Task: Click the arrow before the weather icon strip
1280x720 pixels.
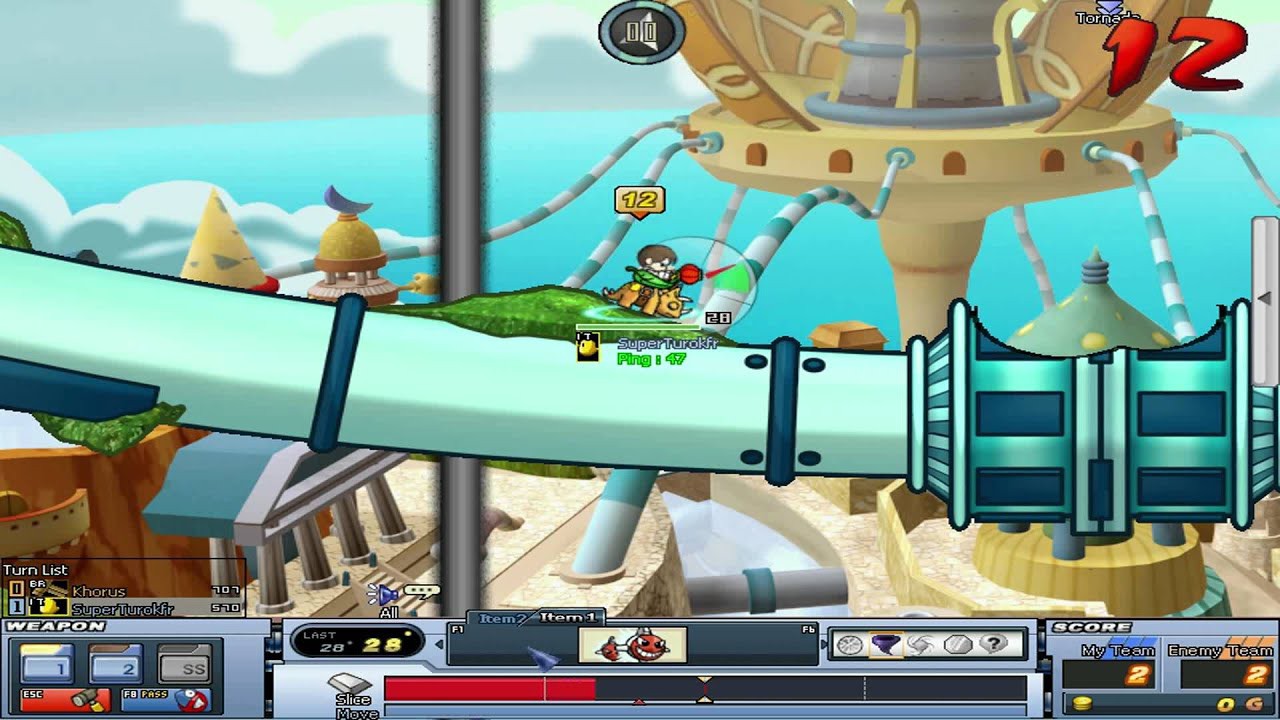Action: (824, 643)
